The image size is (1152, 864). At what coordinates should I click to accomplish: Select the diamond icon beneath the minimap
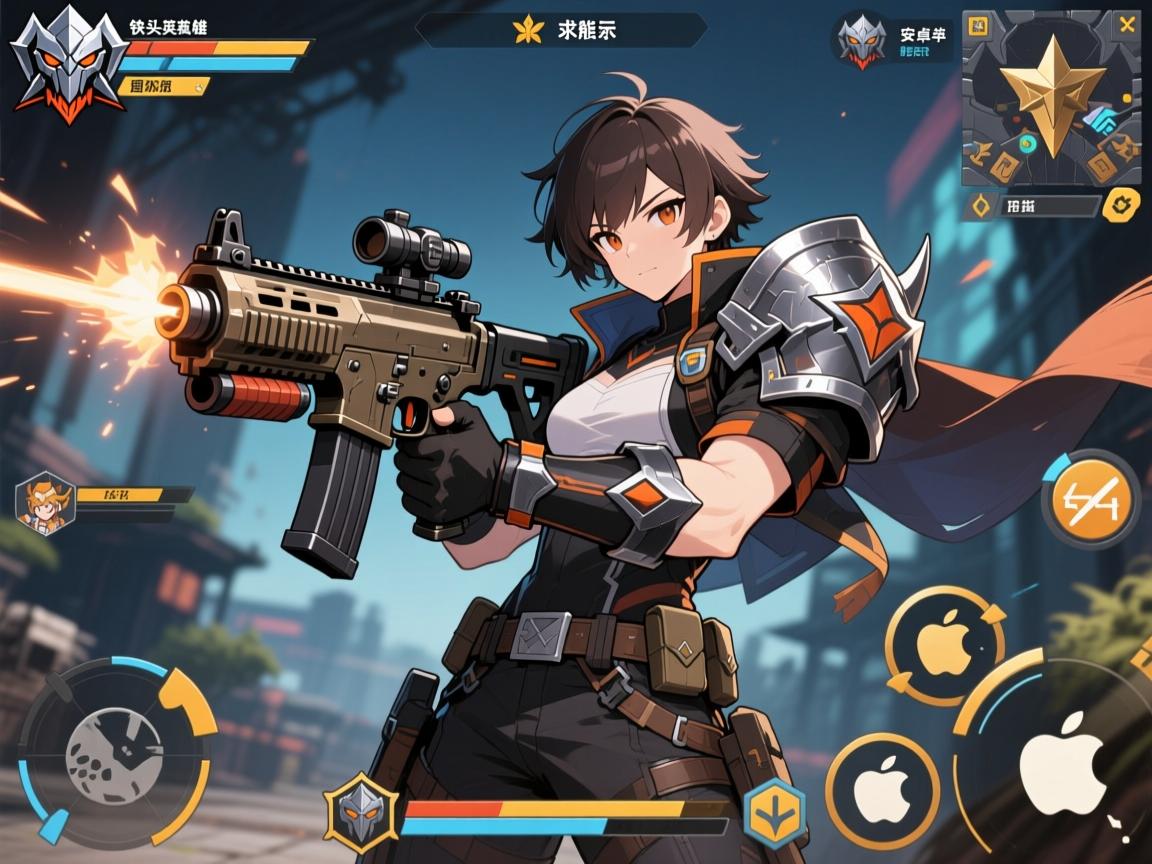pos(981,206)
